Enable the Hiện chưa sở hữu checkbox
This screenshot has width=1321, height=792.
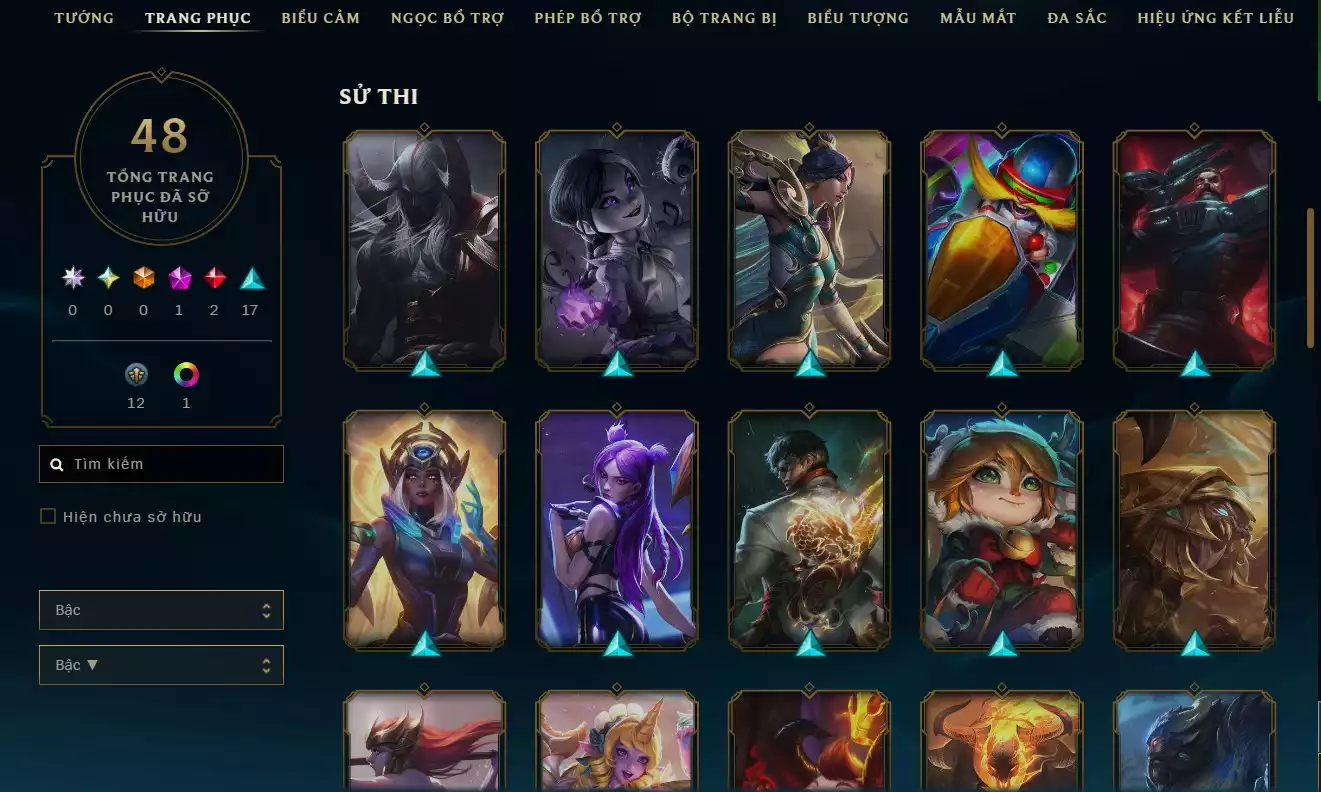[x=47, y=516]
